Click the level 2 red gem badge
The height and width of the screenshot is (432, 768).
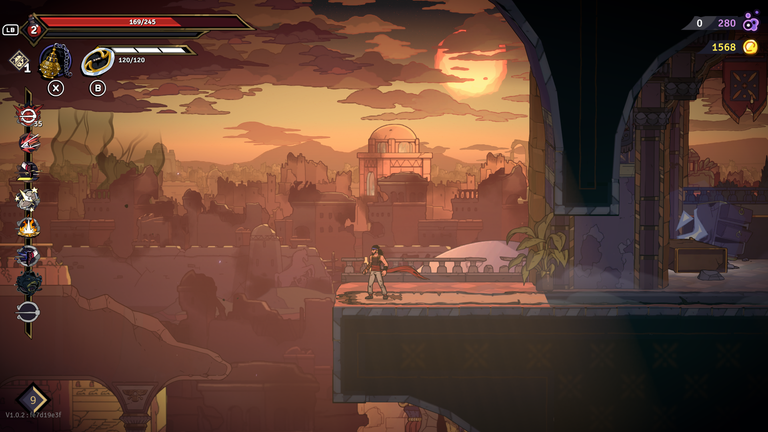tap(33, 29)
